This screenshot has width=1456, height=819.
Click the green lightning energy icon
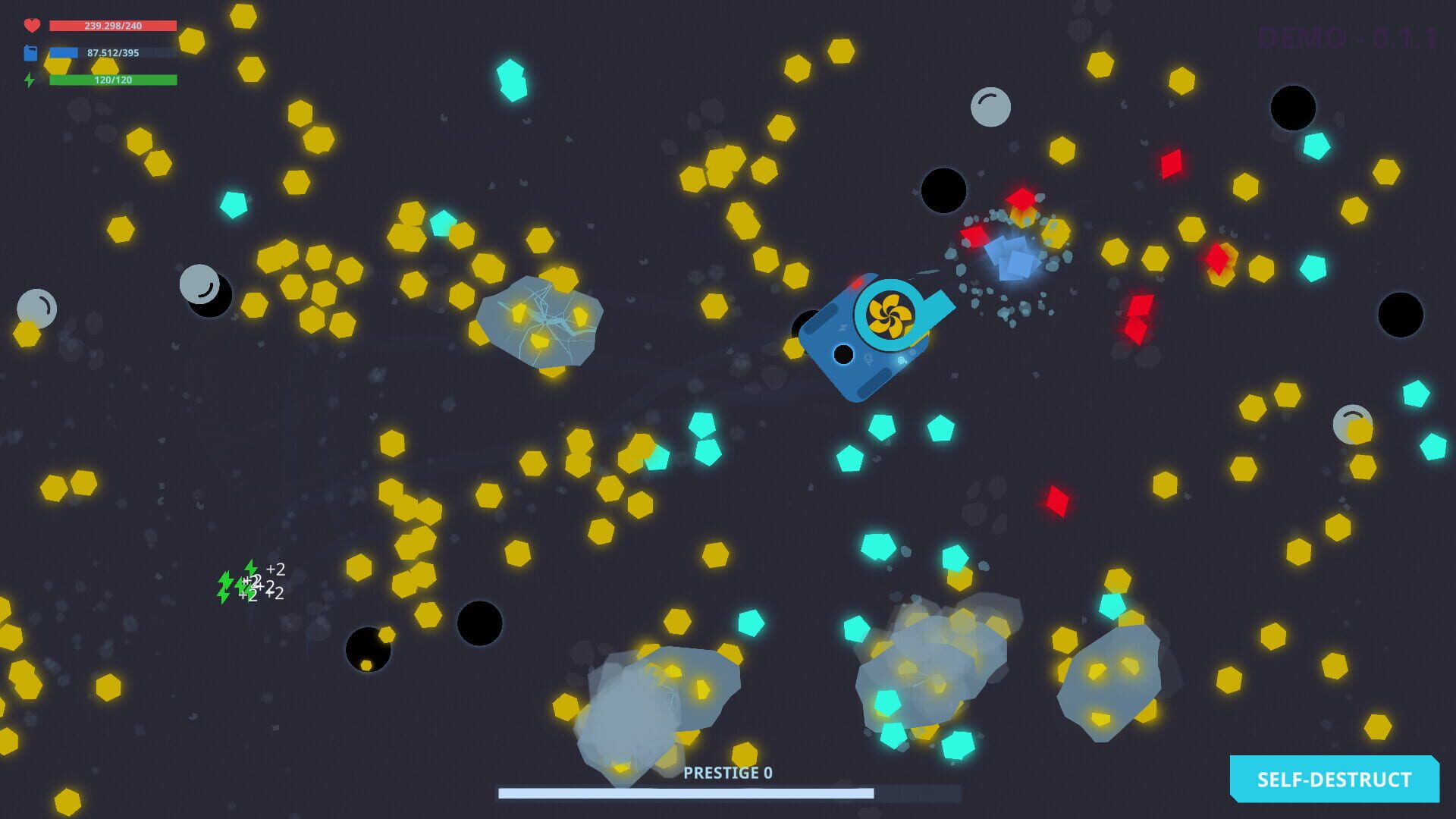click(x=30, y=80)
